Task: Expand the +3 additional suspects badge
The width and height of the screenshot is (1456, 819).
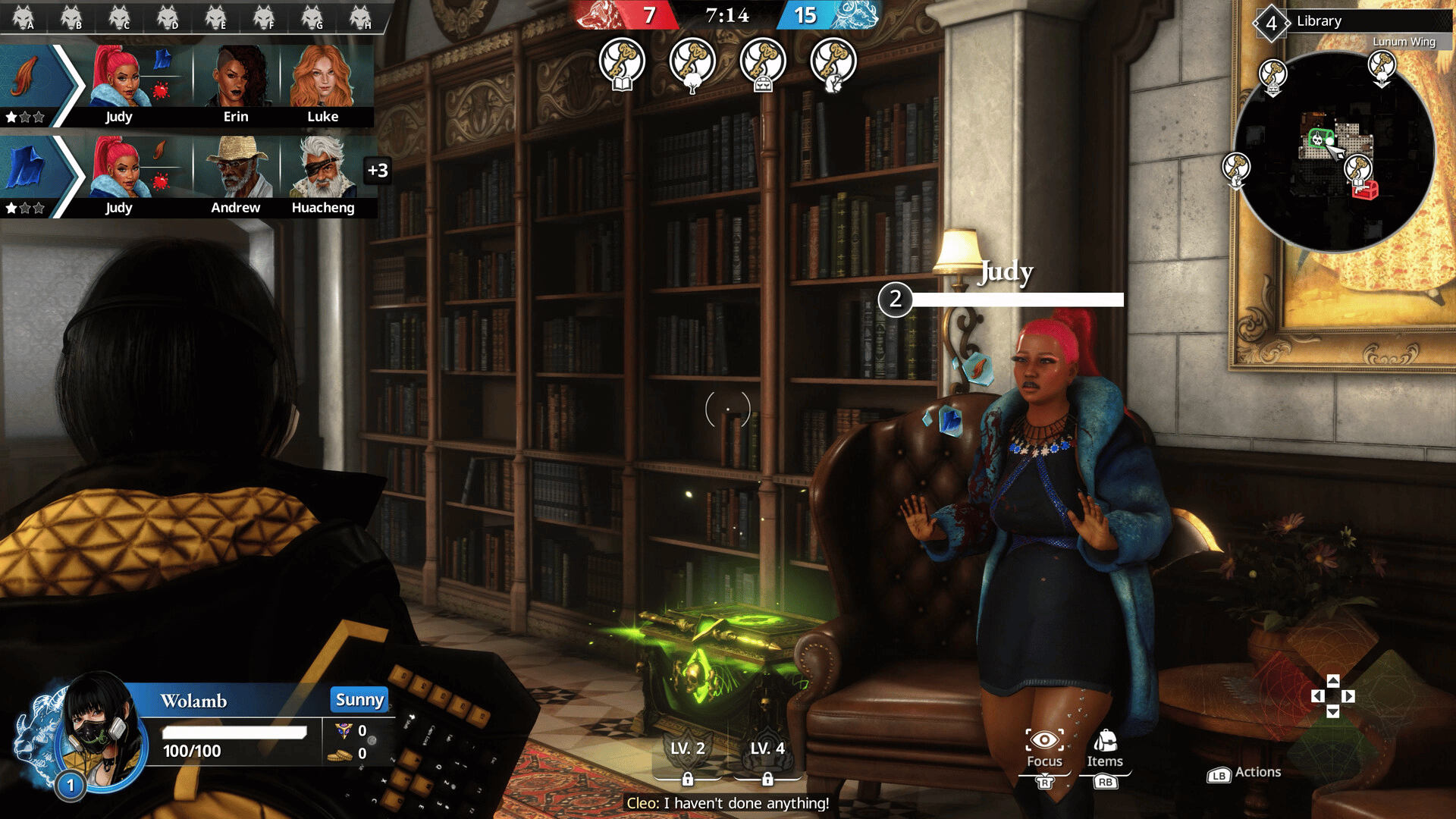Action: pos(378,171)
